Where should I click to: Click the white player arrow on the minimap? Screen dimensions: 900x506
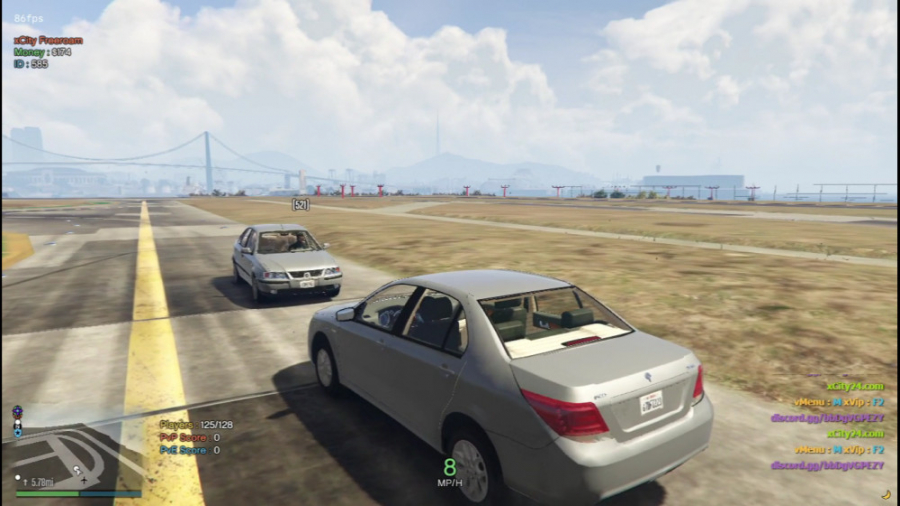pyautogui.click(x=76, y=470)
